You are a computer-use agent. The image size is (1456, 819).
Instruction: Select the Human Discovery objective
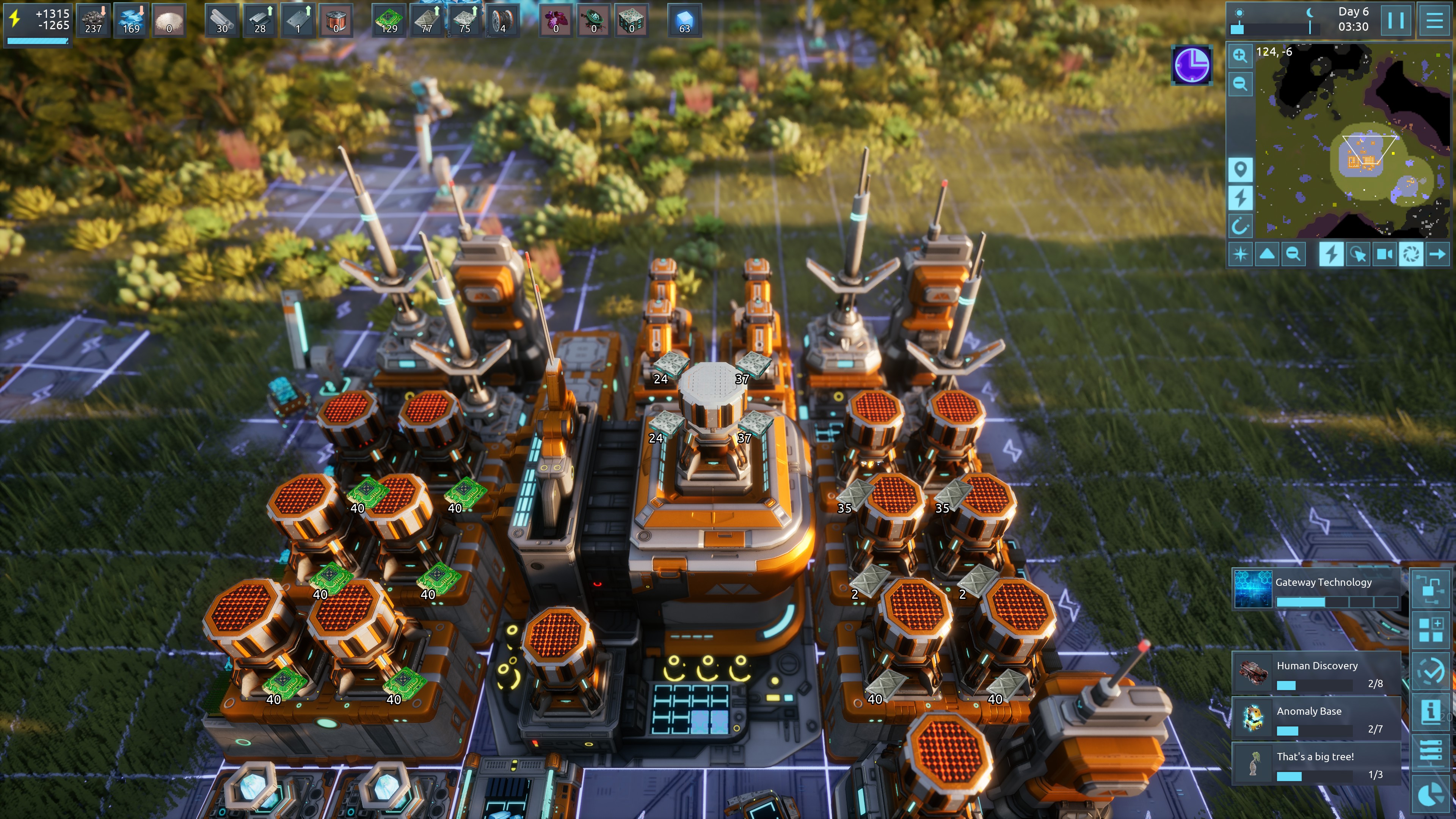[1316, 673]
